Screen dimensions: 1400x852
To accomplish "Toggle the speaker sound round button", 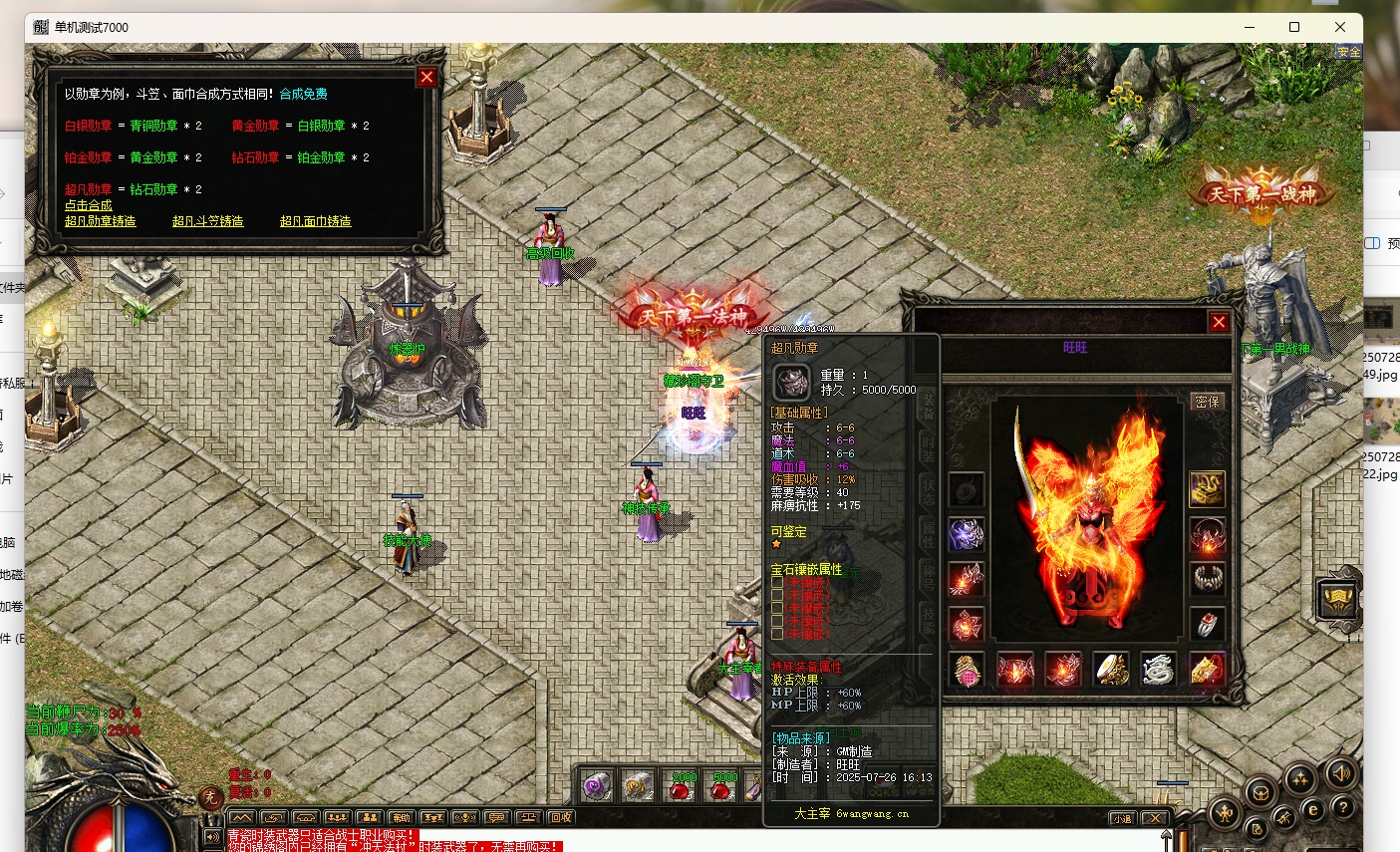I will pyautogui.click(x=1341, y=773).
